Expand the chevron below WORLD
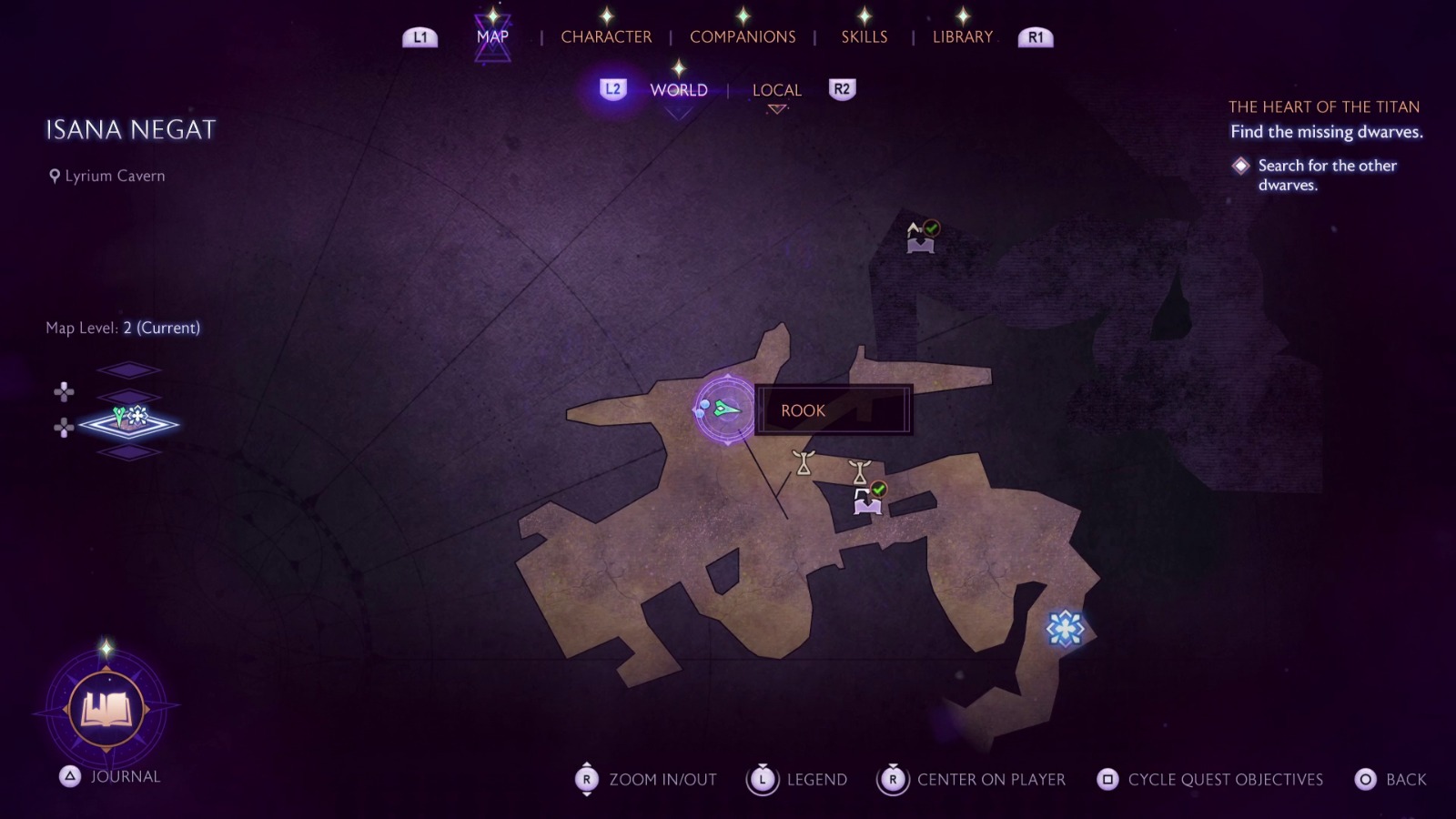Screen dimensions: 1456x819 point(677,107)
